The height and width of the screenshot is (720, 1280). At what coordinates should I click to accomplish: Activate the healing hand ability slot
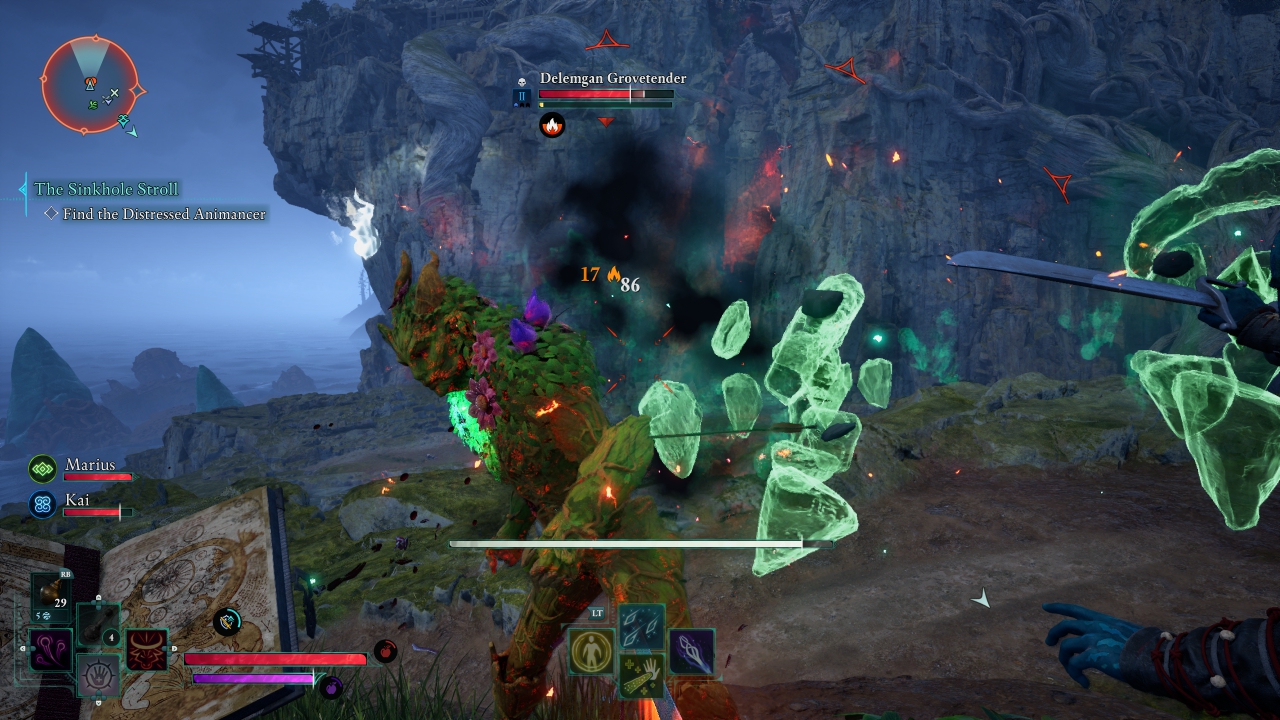[x=98, y=675]
